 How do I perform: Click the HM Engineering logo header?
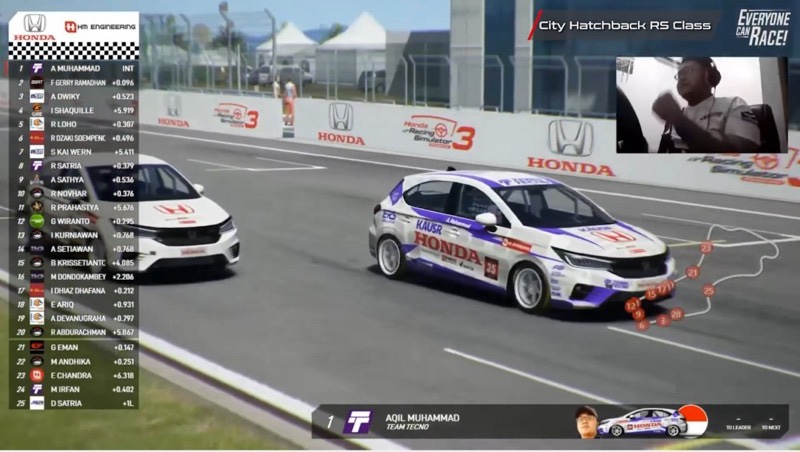[99, 27]
